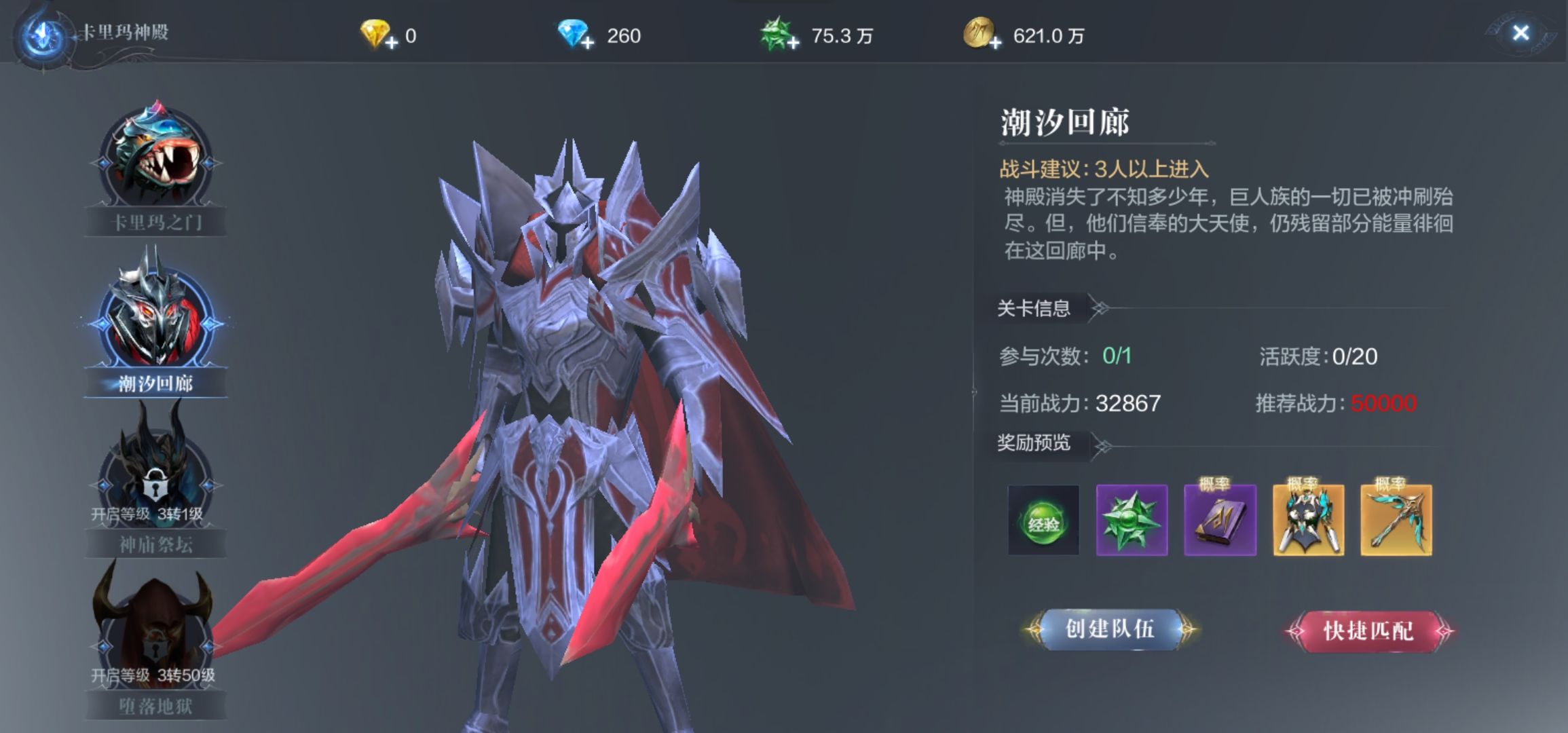The height and width of the screenshot is (733, 1568).
Task: View the golden weapon reward preview icon
Action: pyautogui.click(x=1396, y=520)
